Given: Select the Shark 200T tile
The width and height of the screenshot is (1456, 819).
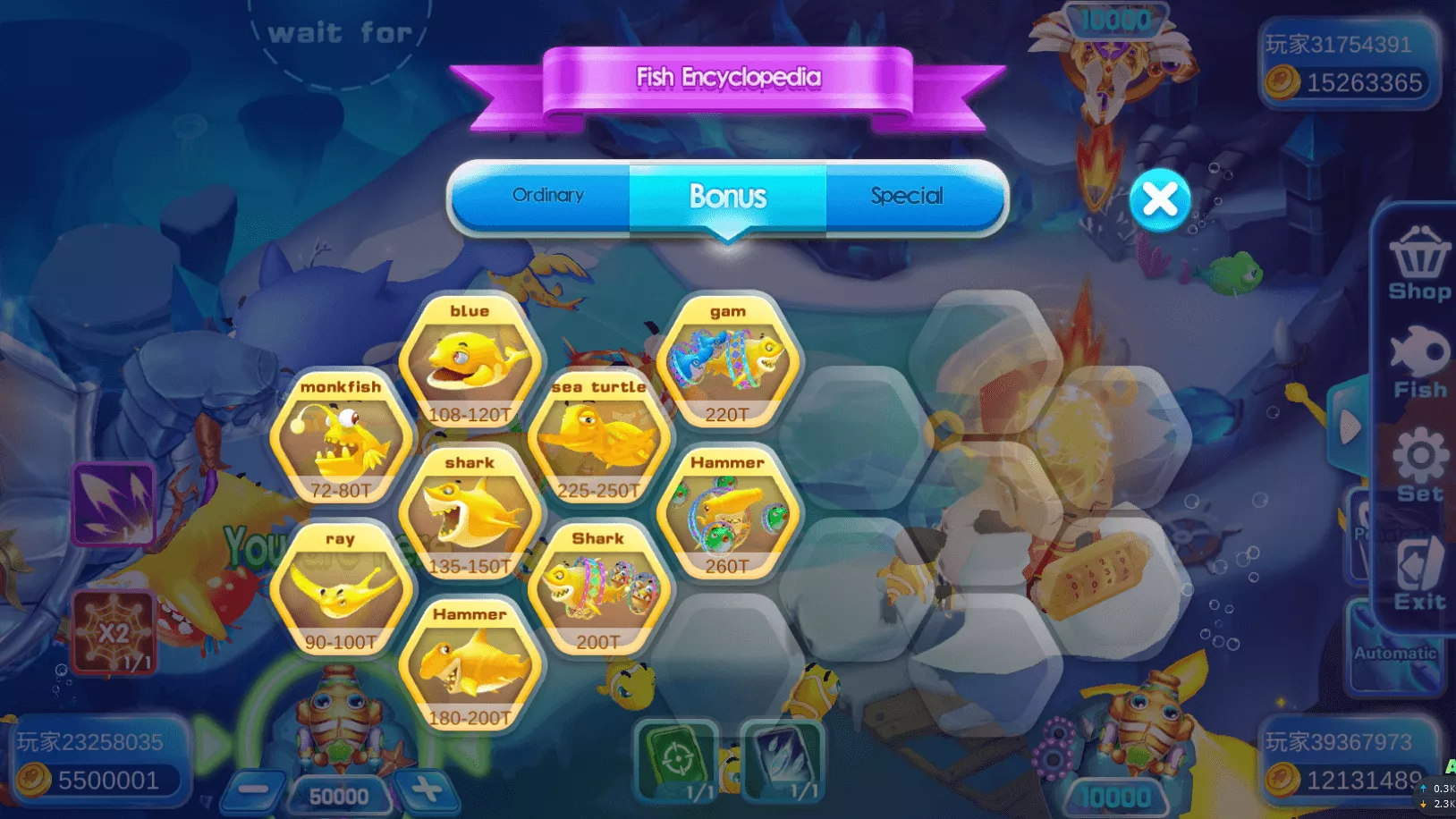Looking at the screenshot, I should point(598,591).
